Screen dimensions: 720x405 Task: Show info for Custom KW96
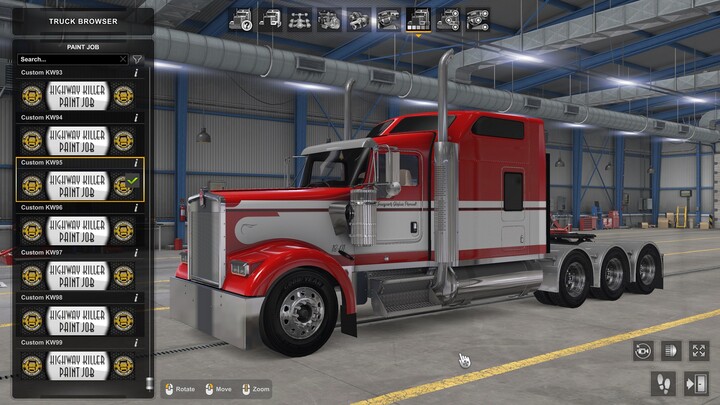[x=136, y=207]
